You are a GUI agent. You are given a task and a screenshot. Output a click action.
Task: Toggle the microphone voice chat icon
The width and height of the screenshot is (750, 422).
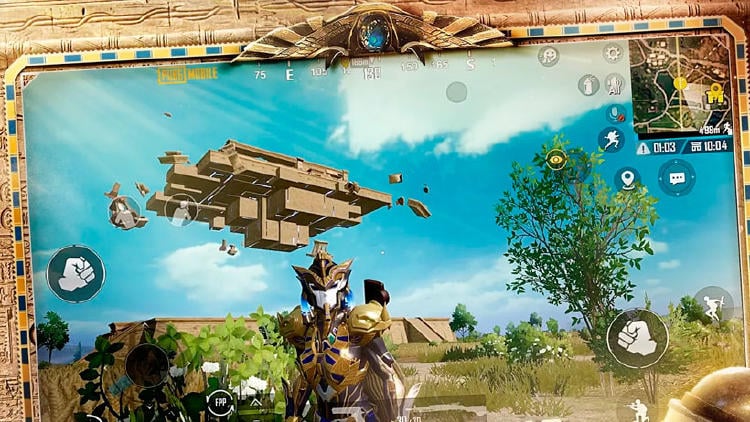click(617, 113)
